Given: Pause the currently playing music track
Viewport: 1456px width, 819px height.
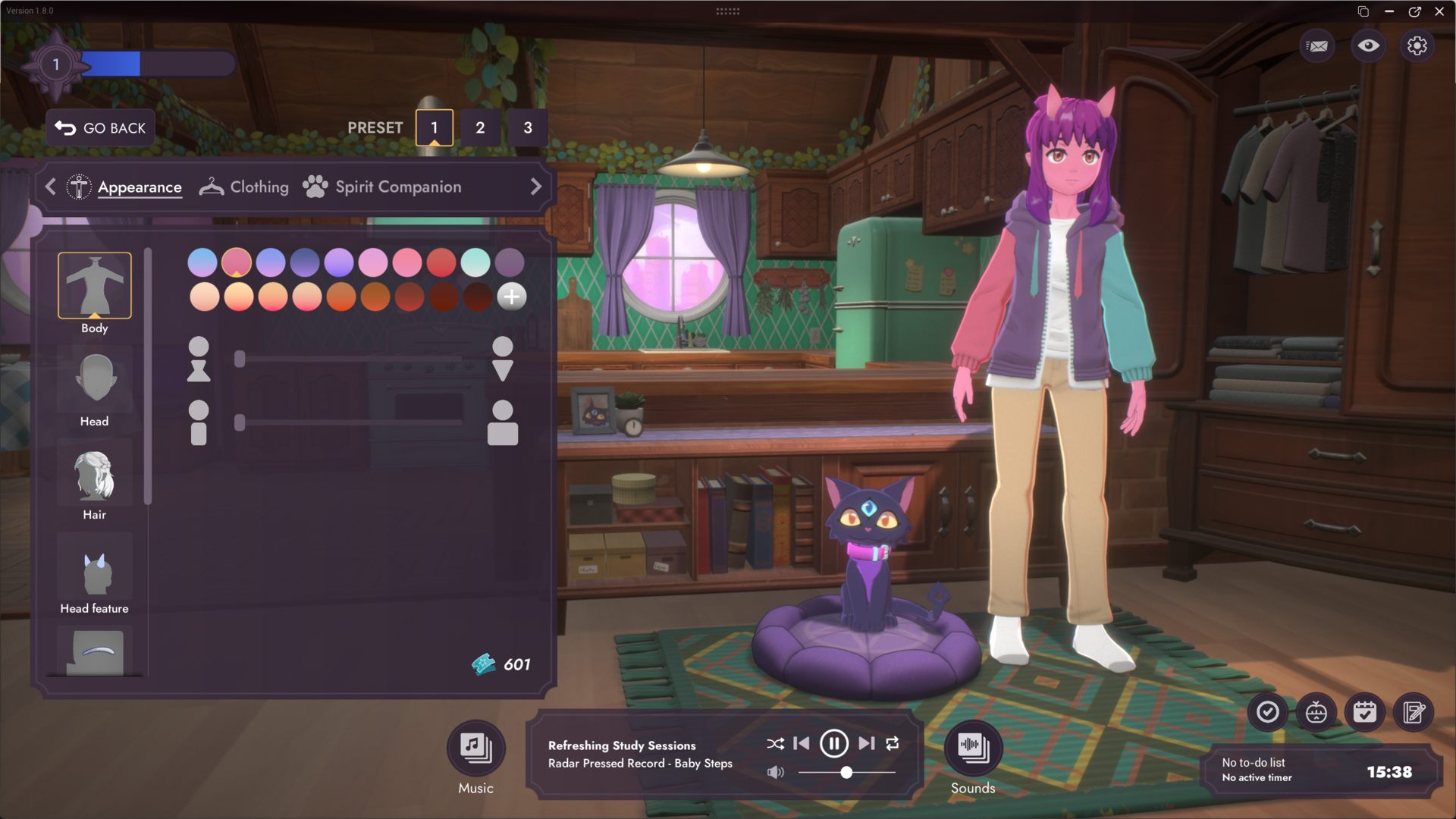Looking at the screenshot, I should click(x=833, y=743).
